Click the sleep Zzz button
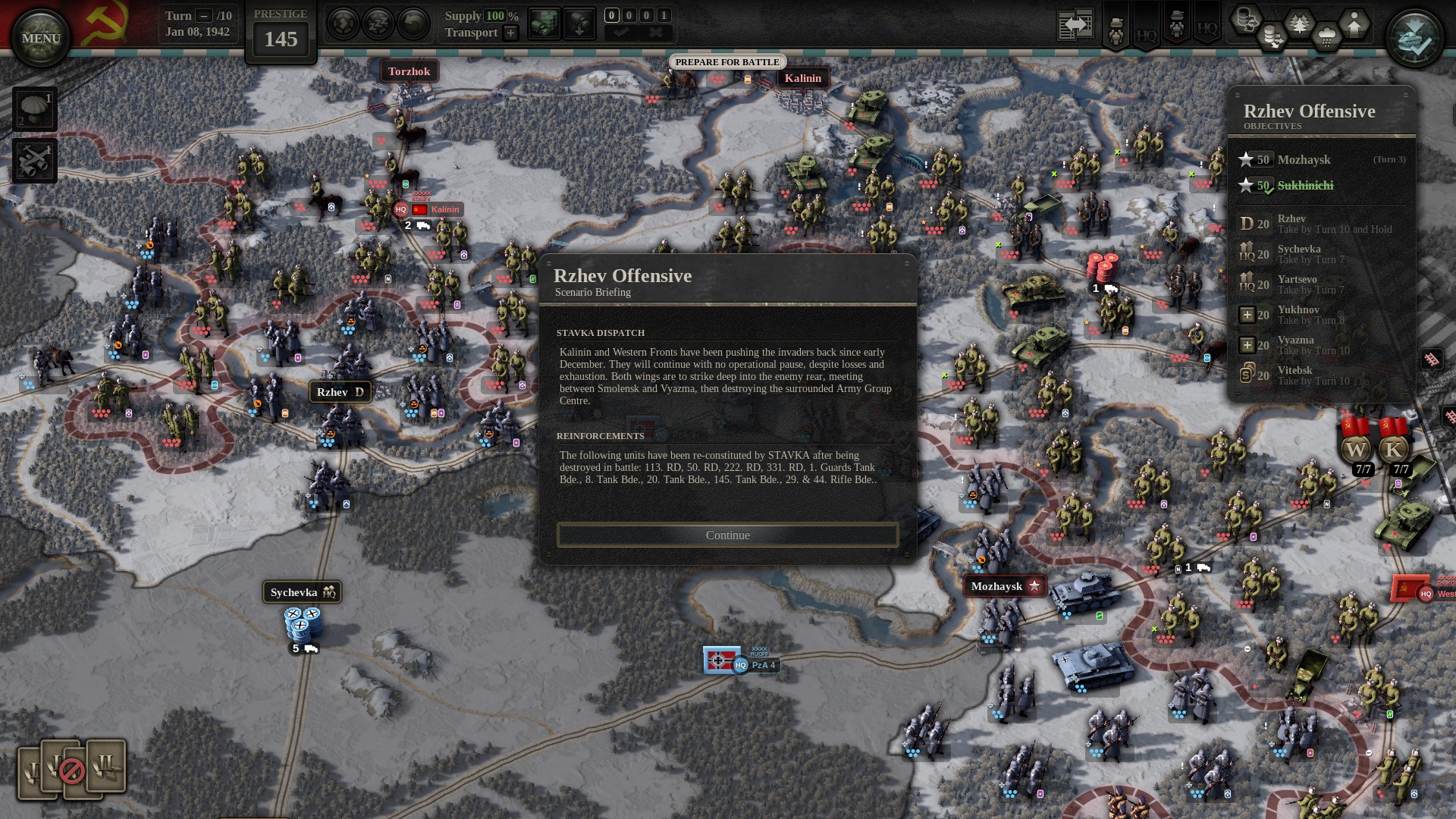The image size is (1456, 819). click(378, 25)
